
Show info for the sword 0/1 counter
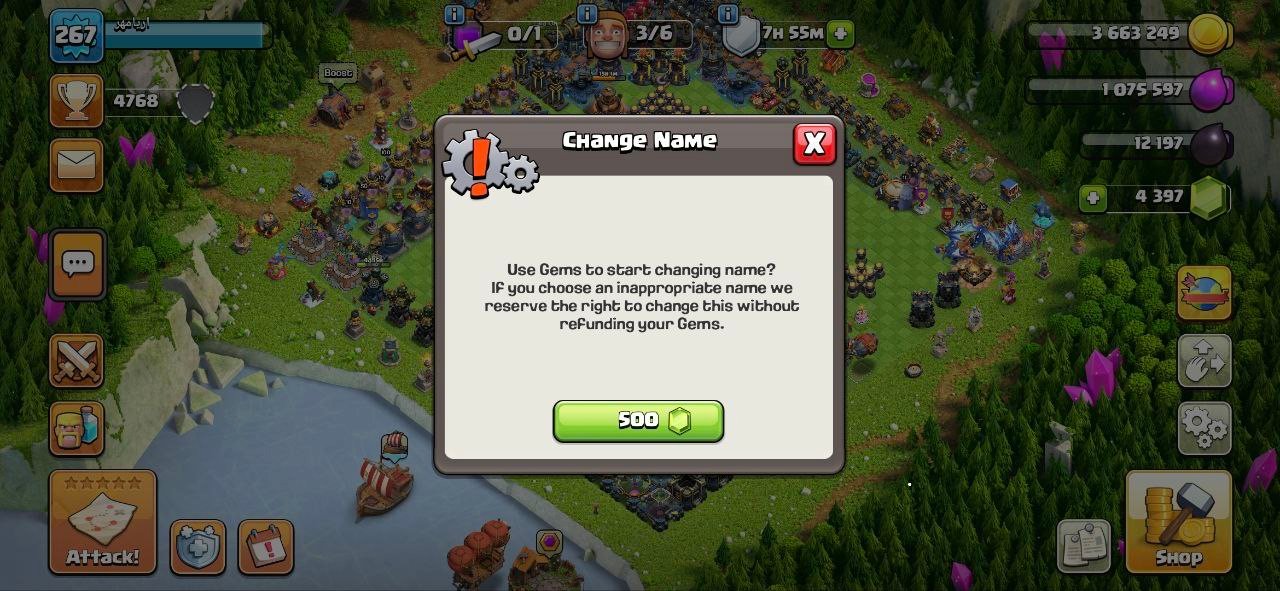[x=455, y=14]
